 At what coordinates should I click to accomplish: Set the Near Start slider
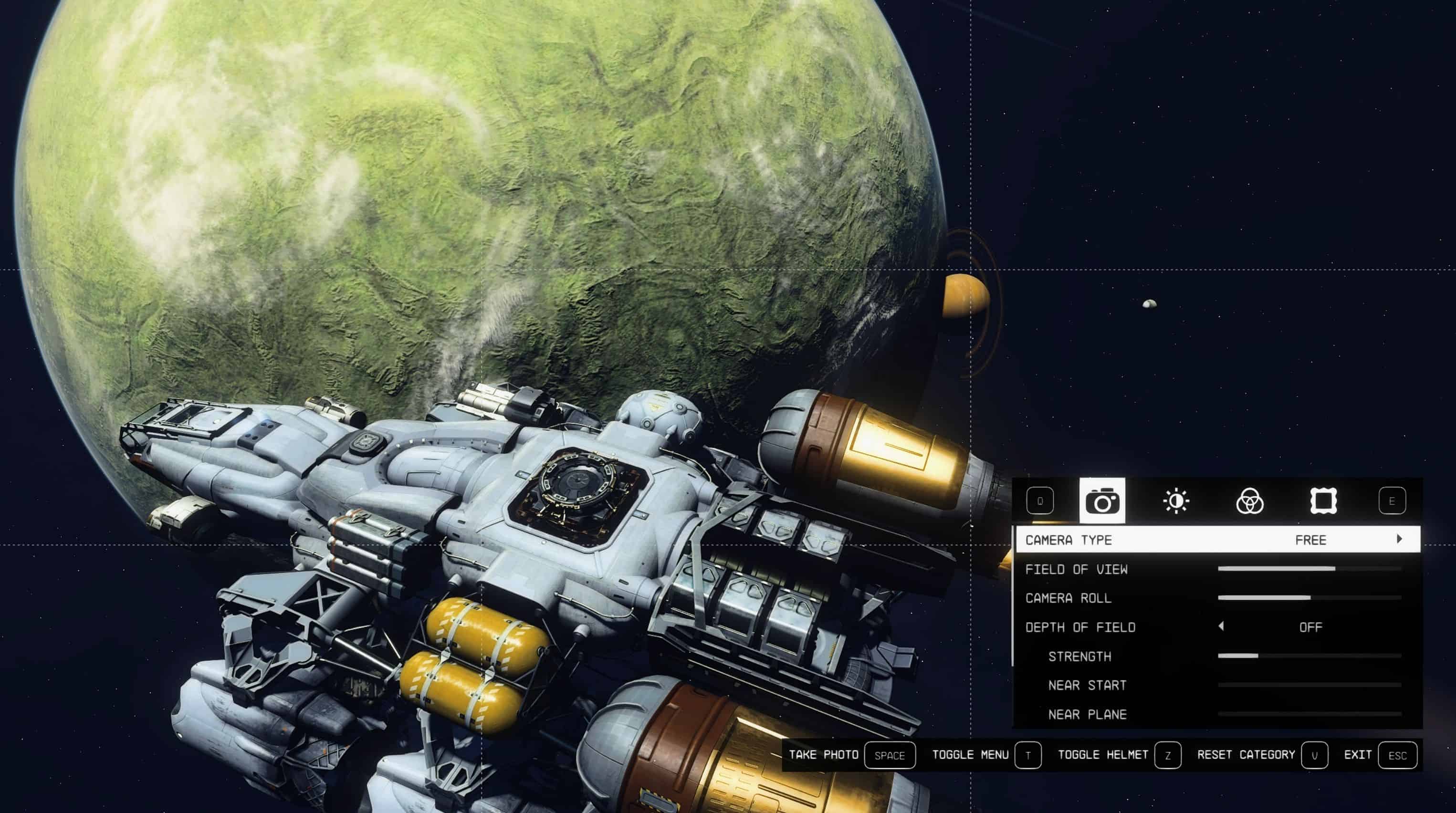(x=1309, y=685)
